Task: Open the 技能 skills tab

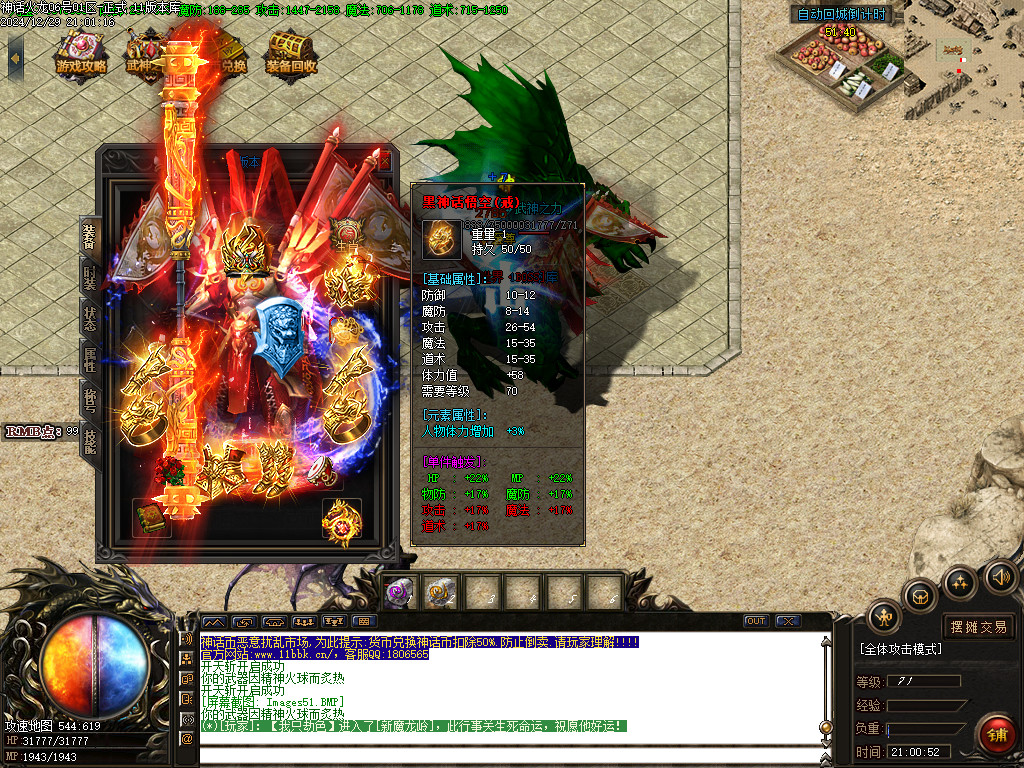Action: pyautogui.click(x=90, y=441)
